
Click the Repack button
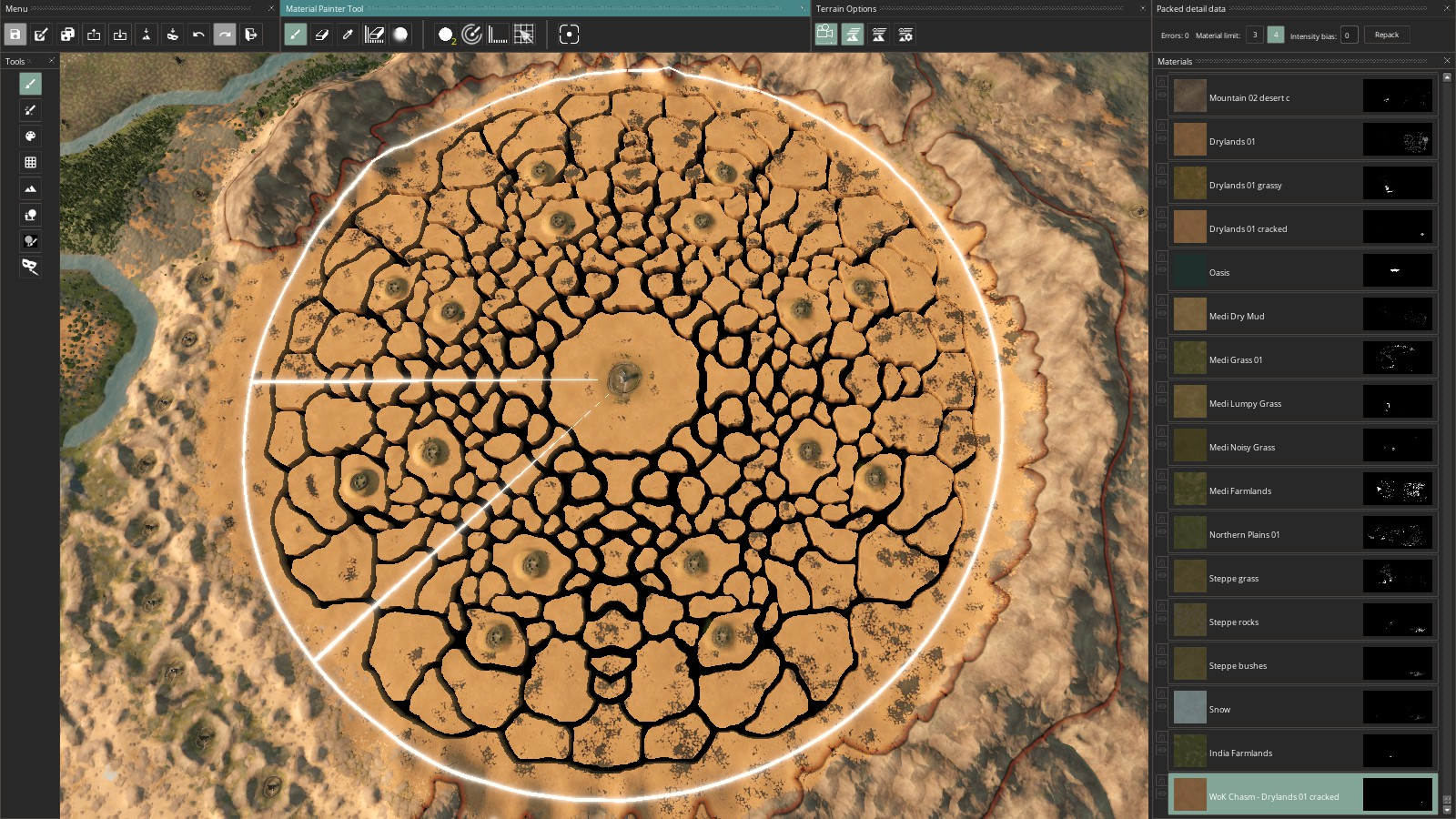pos(1387,35)
